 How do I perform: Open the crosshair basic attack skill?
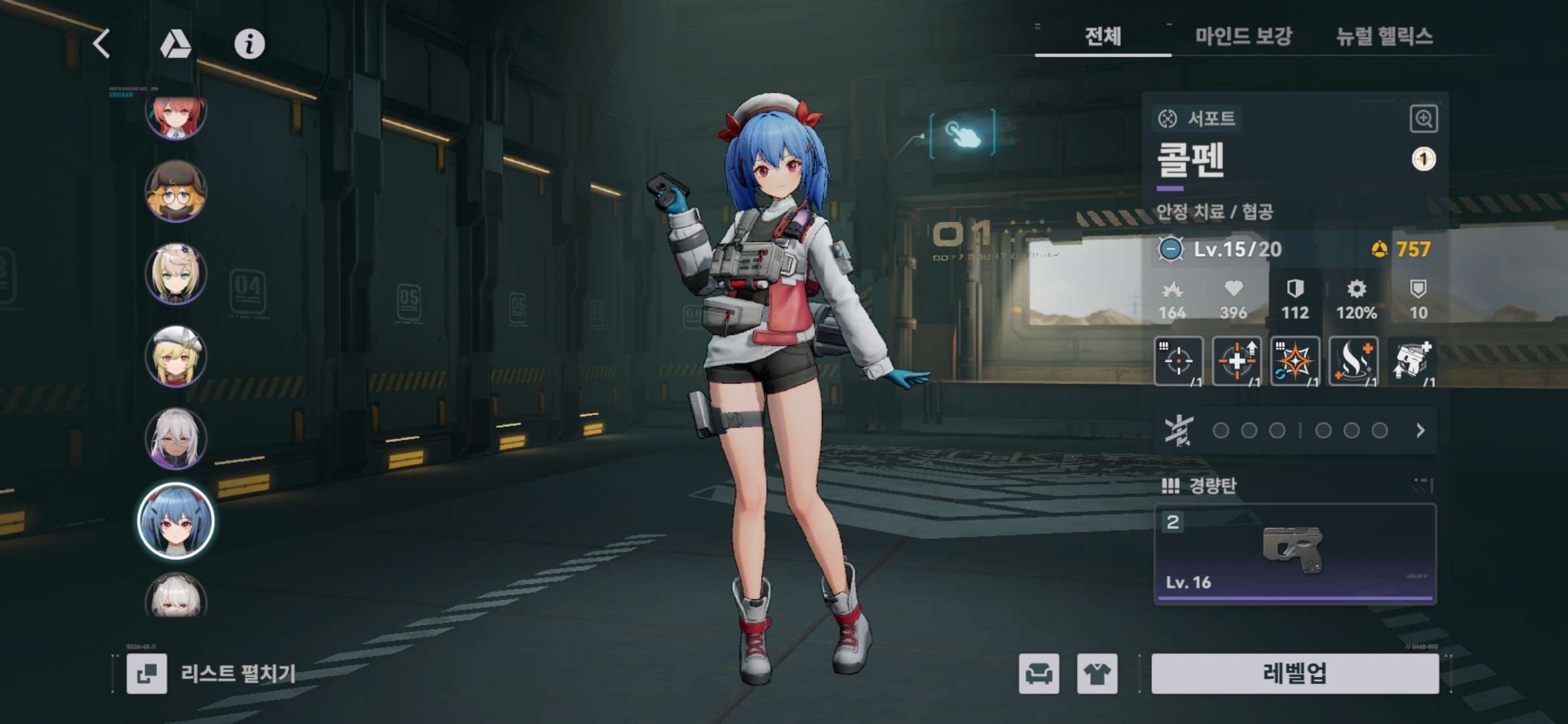(1178, 361)
